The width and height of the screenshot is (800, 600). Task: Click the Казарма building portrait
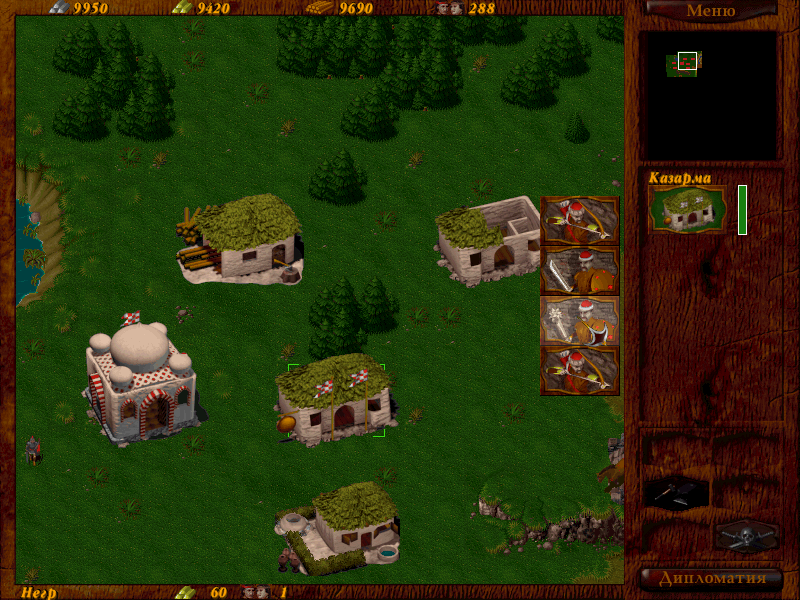pyautogui.click(x=686, y=209)
